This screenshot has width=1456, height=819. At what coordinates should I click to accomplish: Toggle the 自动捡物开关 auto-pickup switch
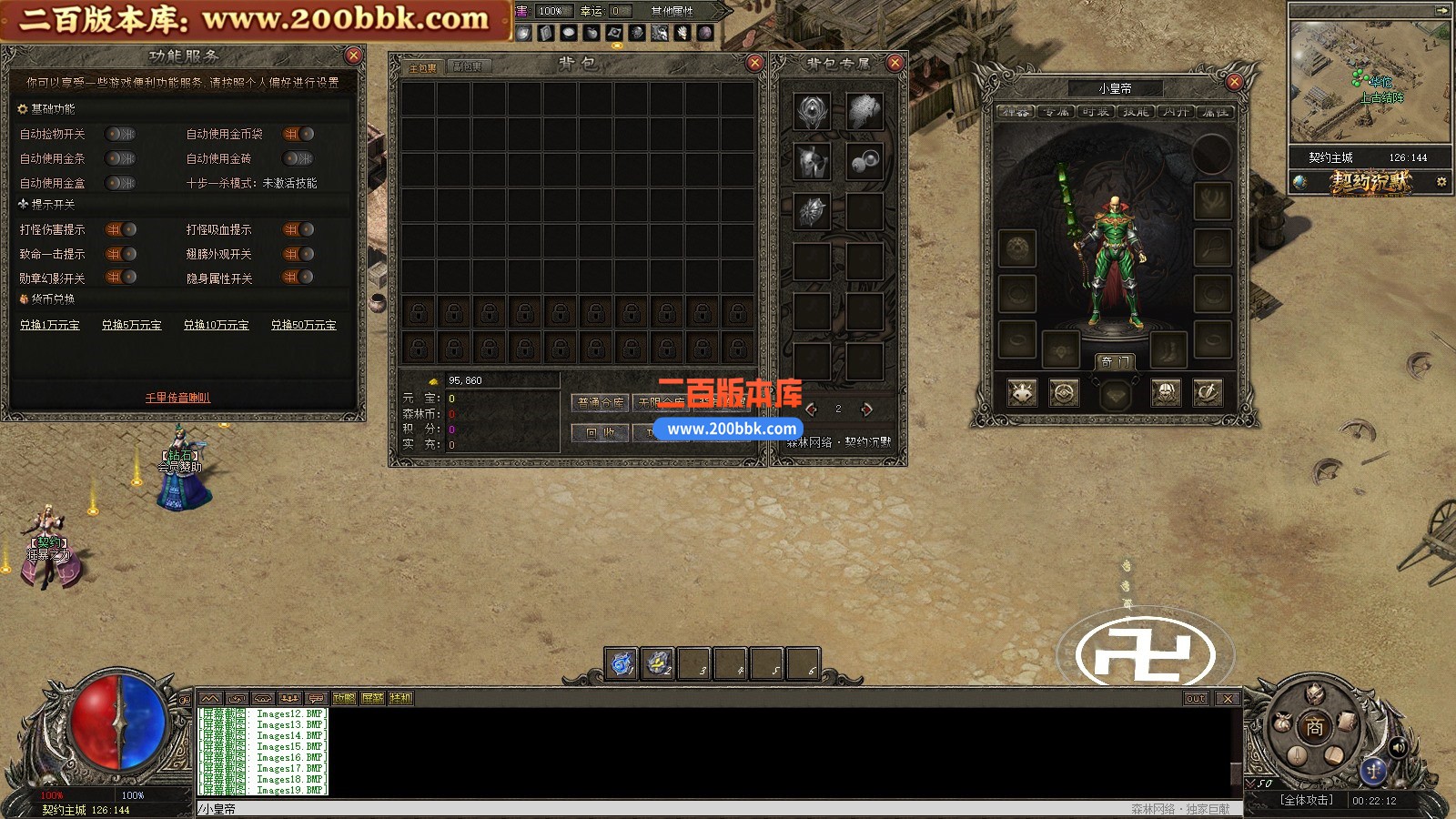coord(119,134)
